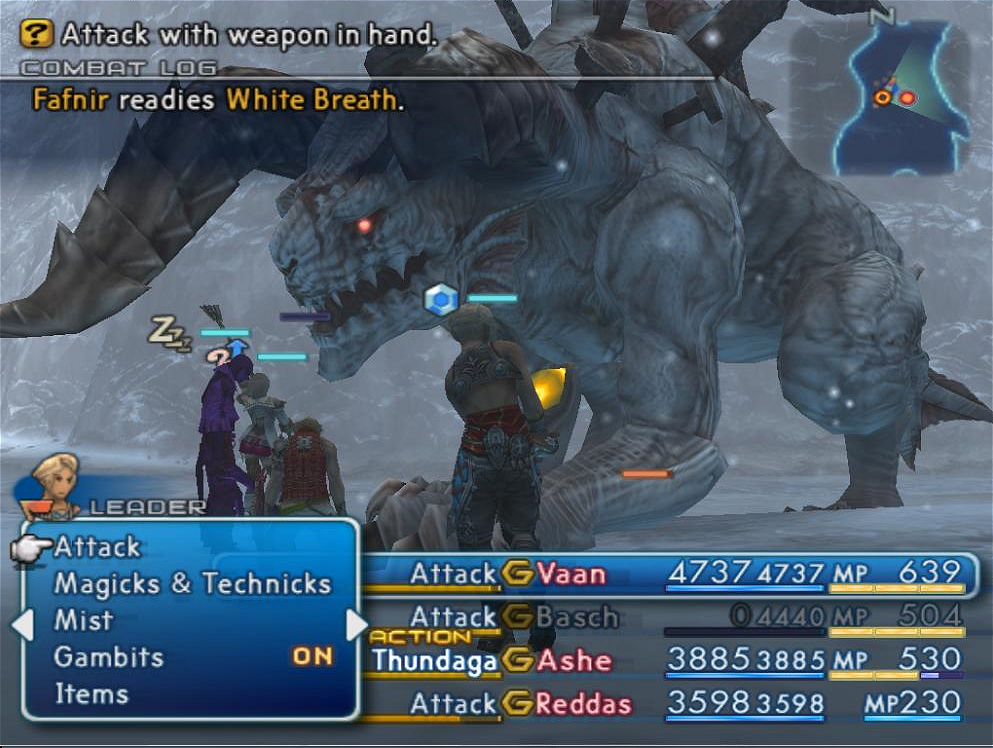Image resolution: width=993 pixels, height=748 pixels.
Task: Select Basch's party status row
Action: pyautogui.click(x=670, y=617)
